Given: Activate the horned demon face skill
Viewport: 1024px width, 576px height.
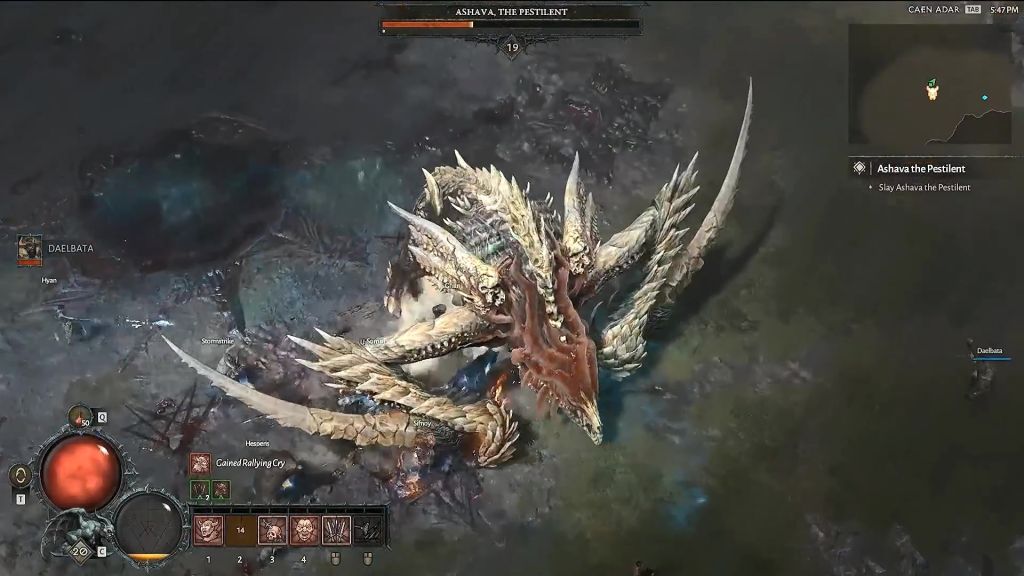Looking at the screenshot, I should 208,530.
